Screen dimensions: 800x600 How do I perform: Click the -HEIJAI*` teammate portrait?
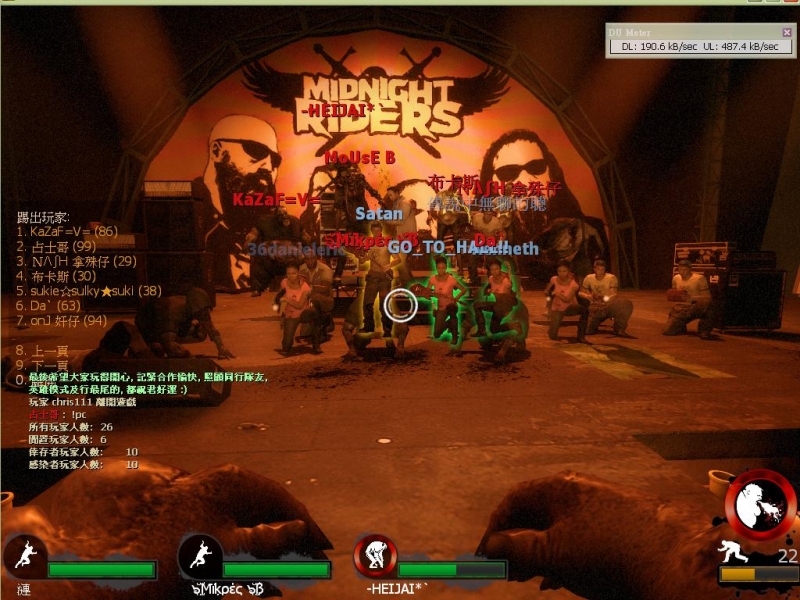point(376,556)
